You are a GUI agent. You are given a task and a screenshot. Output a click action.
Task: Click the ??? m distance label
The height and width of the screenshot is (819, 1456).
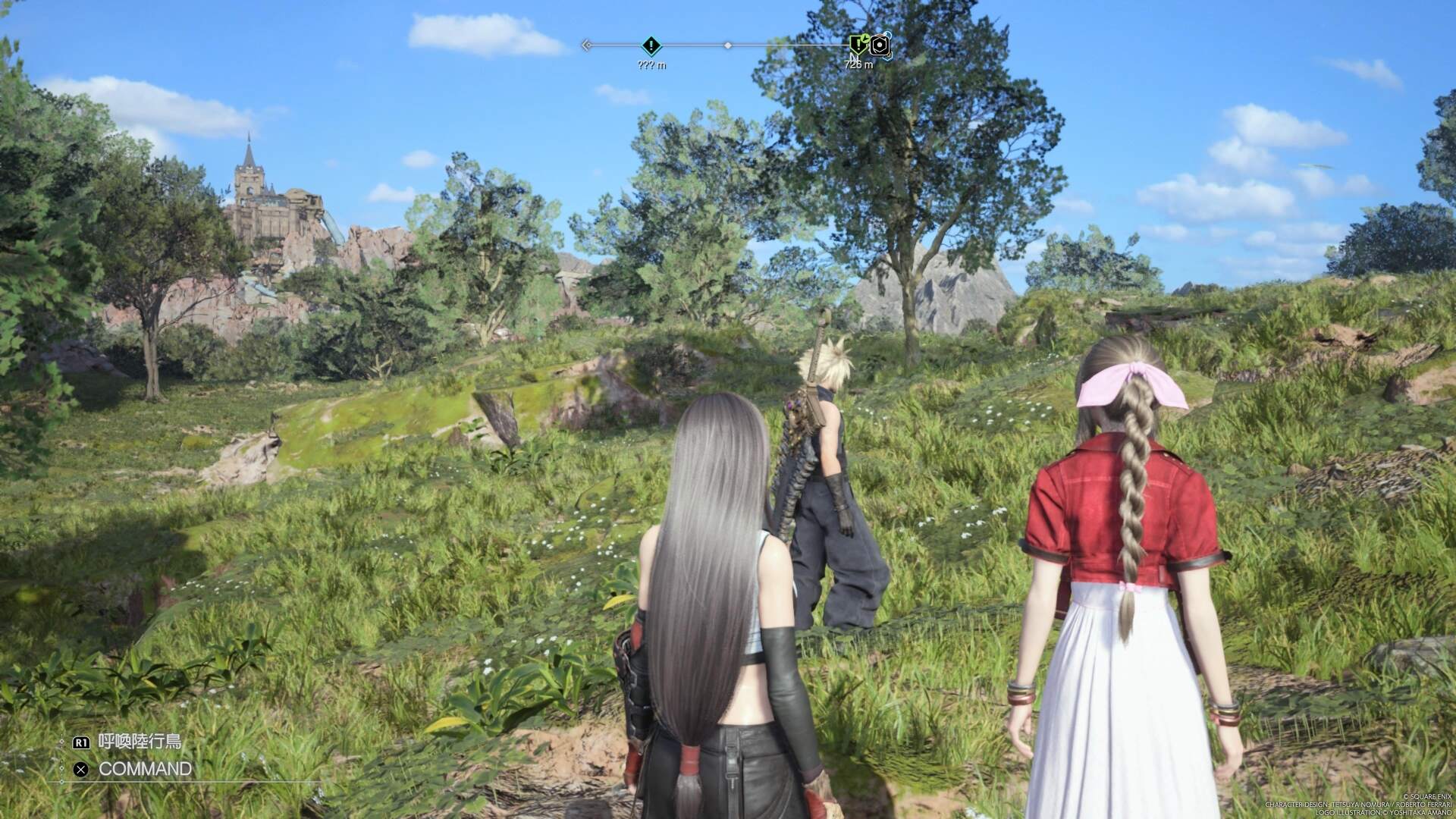click(x=652, y=64)
